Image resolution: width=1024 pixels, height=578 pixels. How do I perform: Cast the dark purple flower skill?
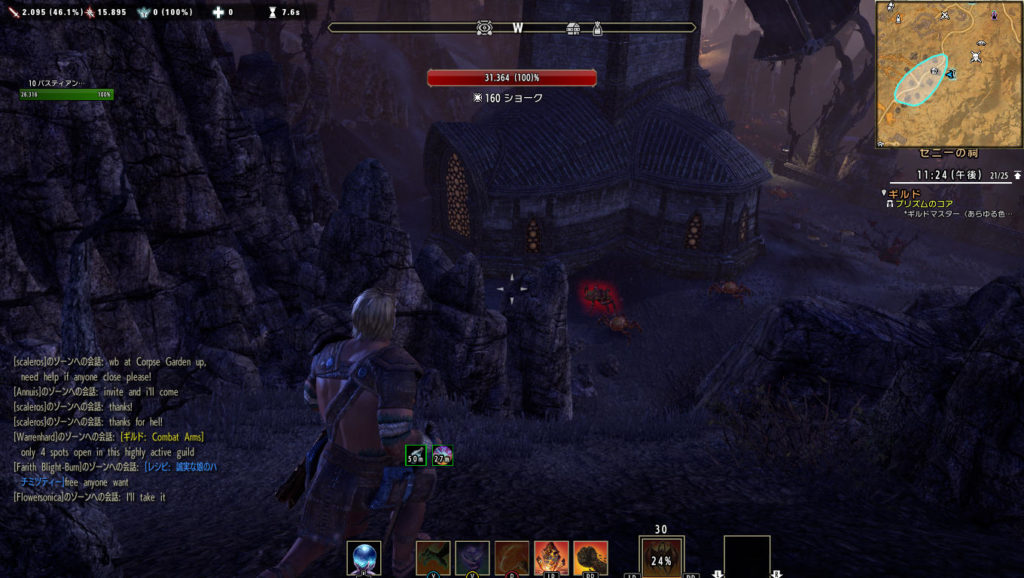[x=472, y=557]
